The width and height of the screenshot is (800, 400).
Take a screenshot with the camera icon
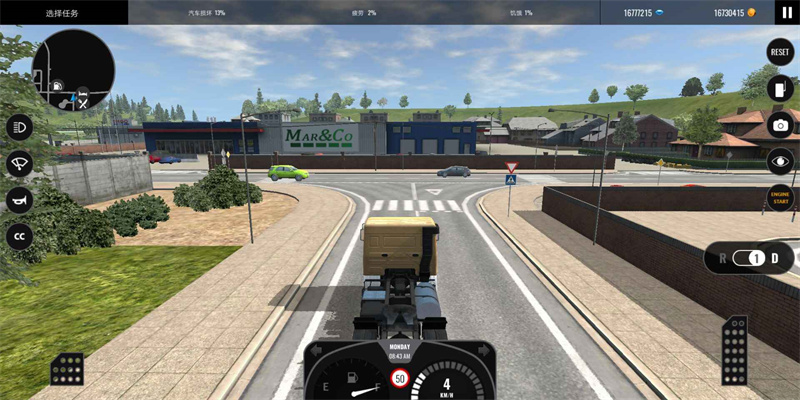coord(779,124)
